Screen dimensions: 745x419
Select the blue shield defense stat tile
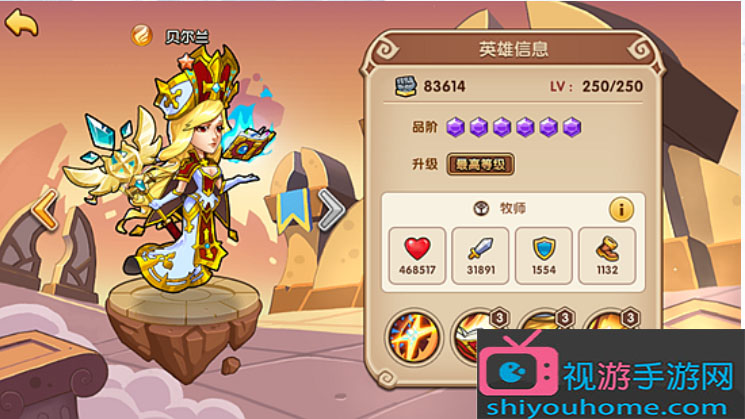click(x=544, y=254)
